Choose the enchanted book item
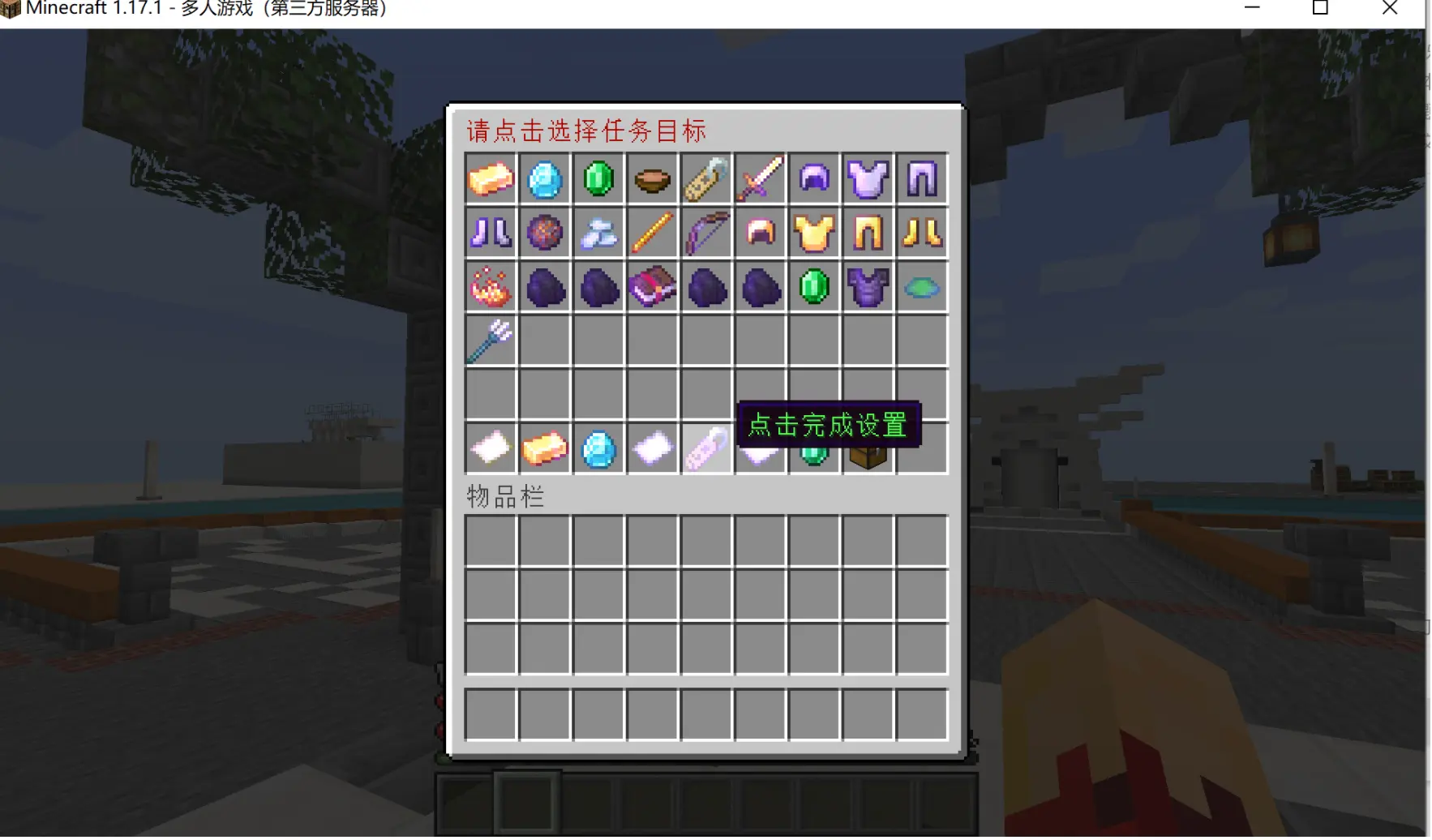The width and height of the screenshot is (1432, 840). [652, 286]
